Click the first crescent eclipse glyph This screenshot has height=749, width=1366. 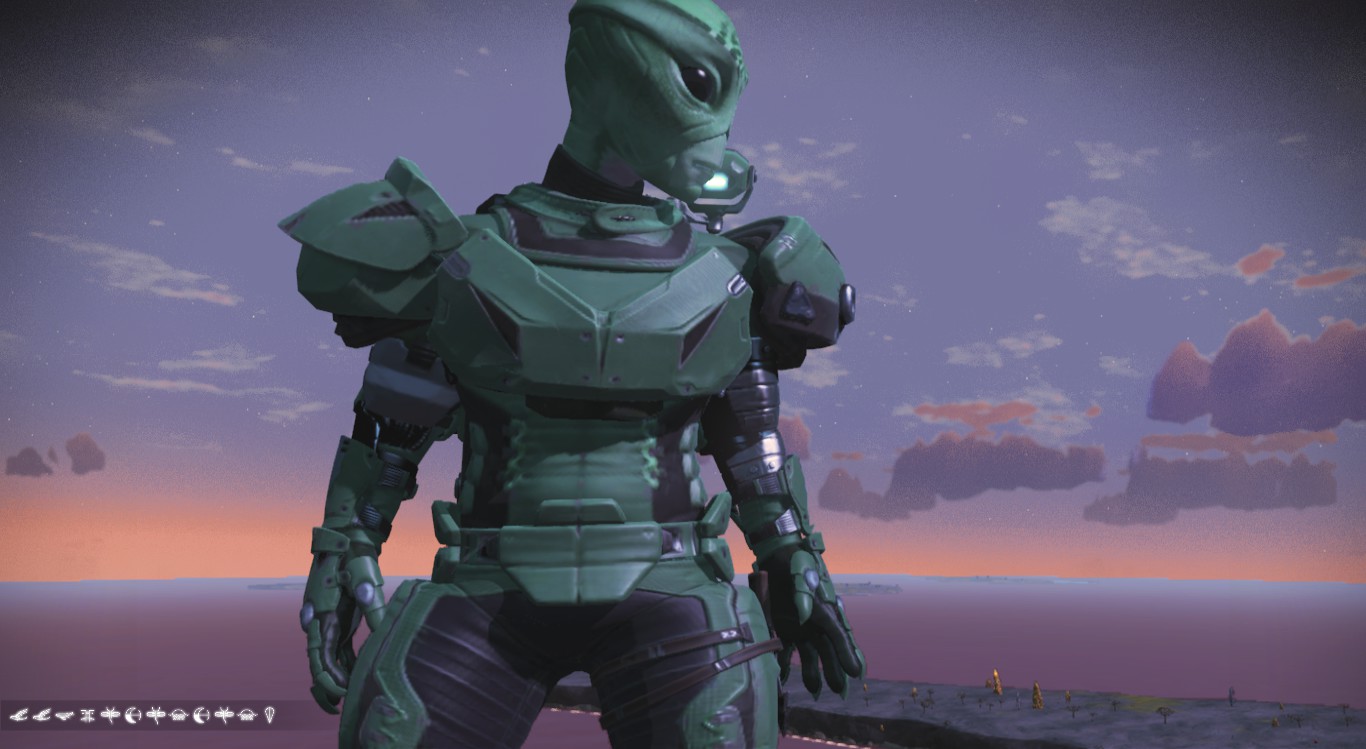134,716
